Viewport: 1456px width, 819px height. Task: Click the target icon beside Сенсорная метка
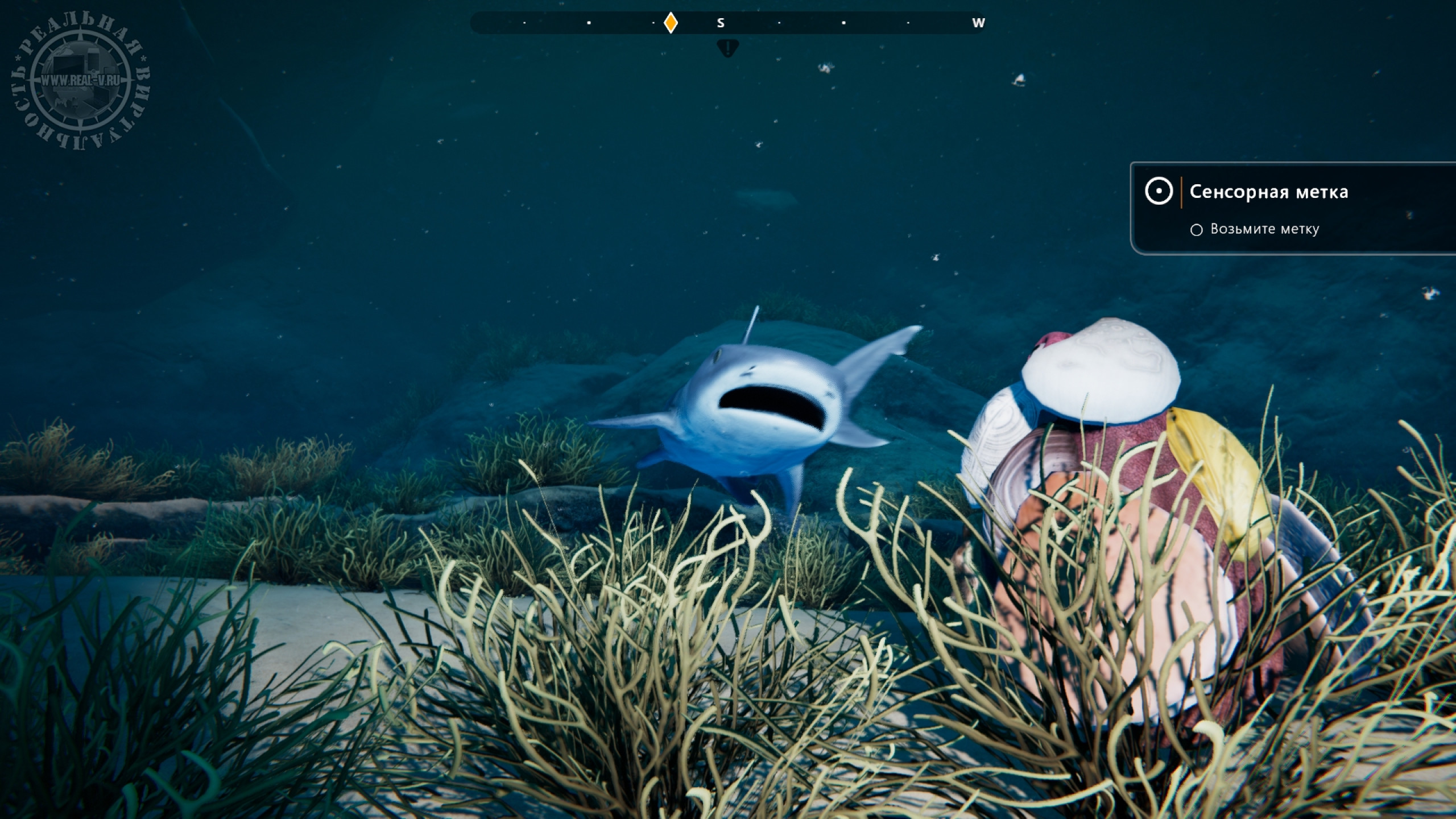(1159, 192)
